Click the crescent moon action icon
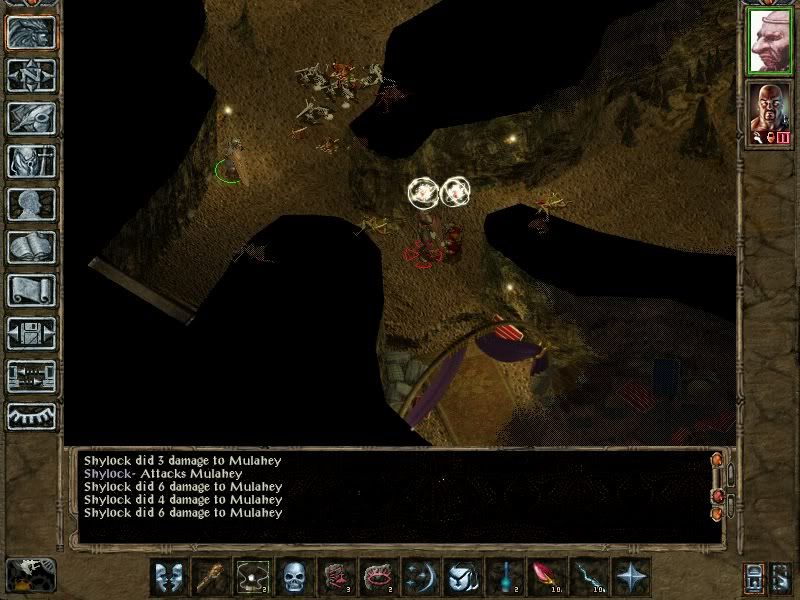The height and width of the screenshot is (600, 800). [x=420, y=577]
